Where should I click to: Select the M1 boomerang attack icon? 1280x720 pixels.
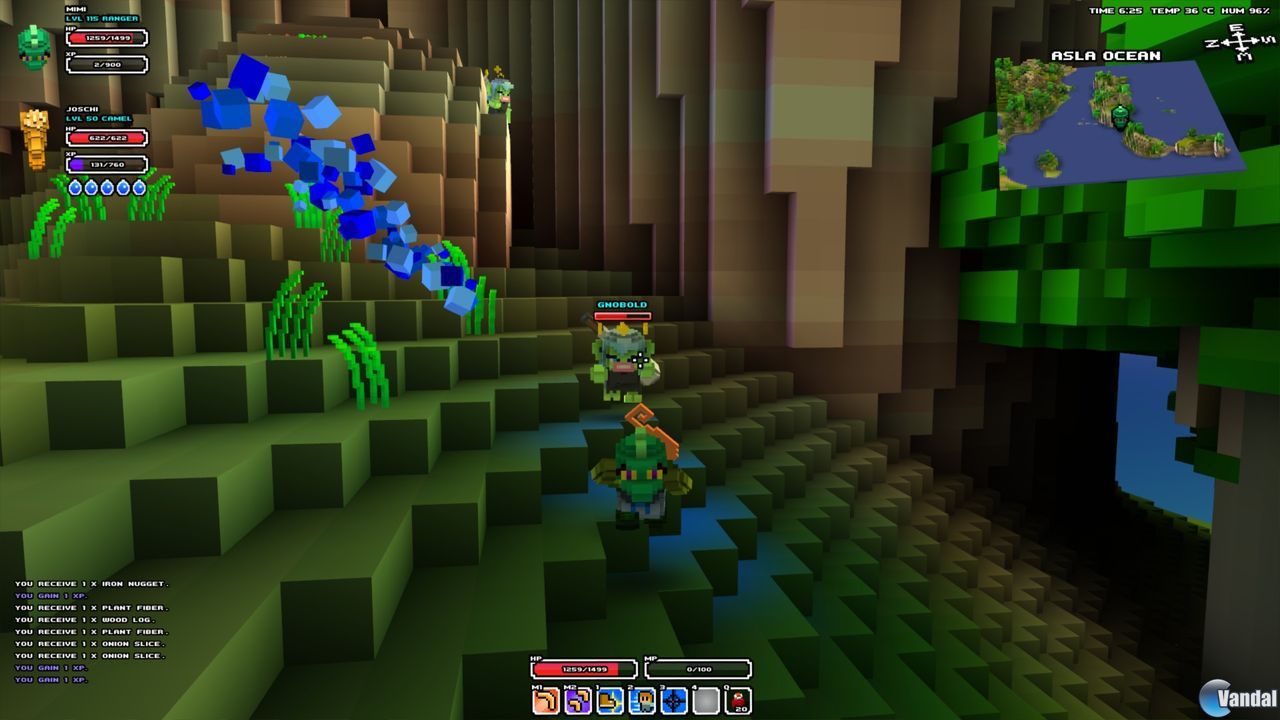tap(543, 699)
